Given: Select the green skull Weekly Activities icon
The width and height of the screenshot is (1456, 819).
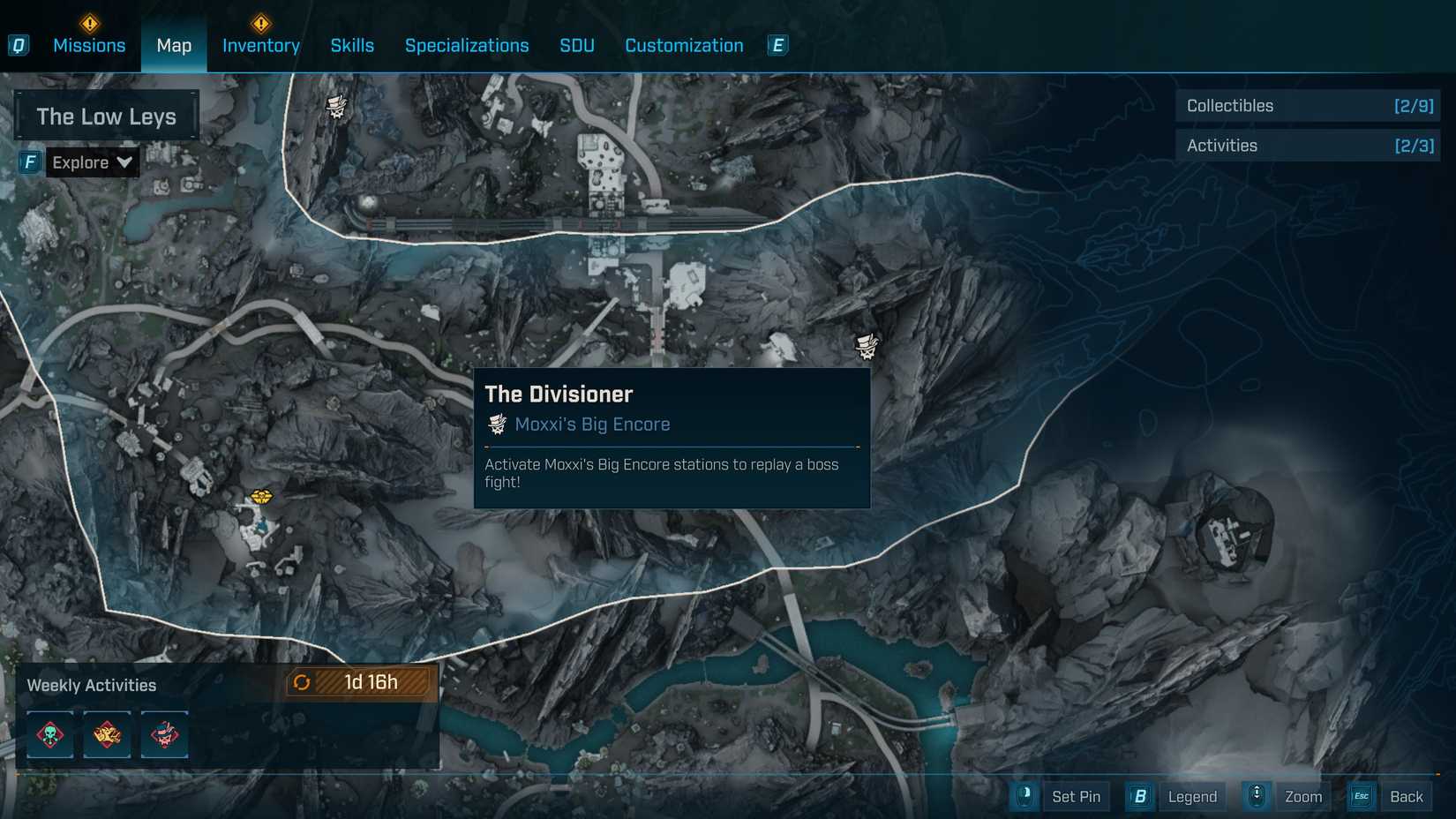Looking at the screenshot, I should [x=49, y=734].
